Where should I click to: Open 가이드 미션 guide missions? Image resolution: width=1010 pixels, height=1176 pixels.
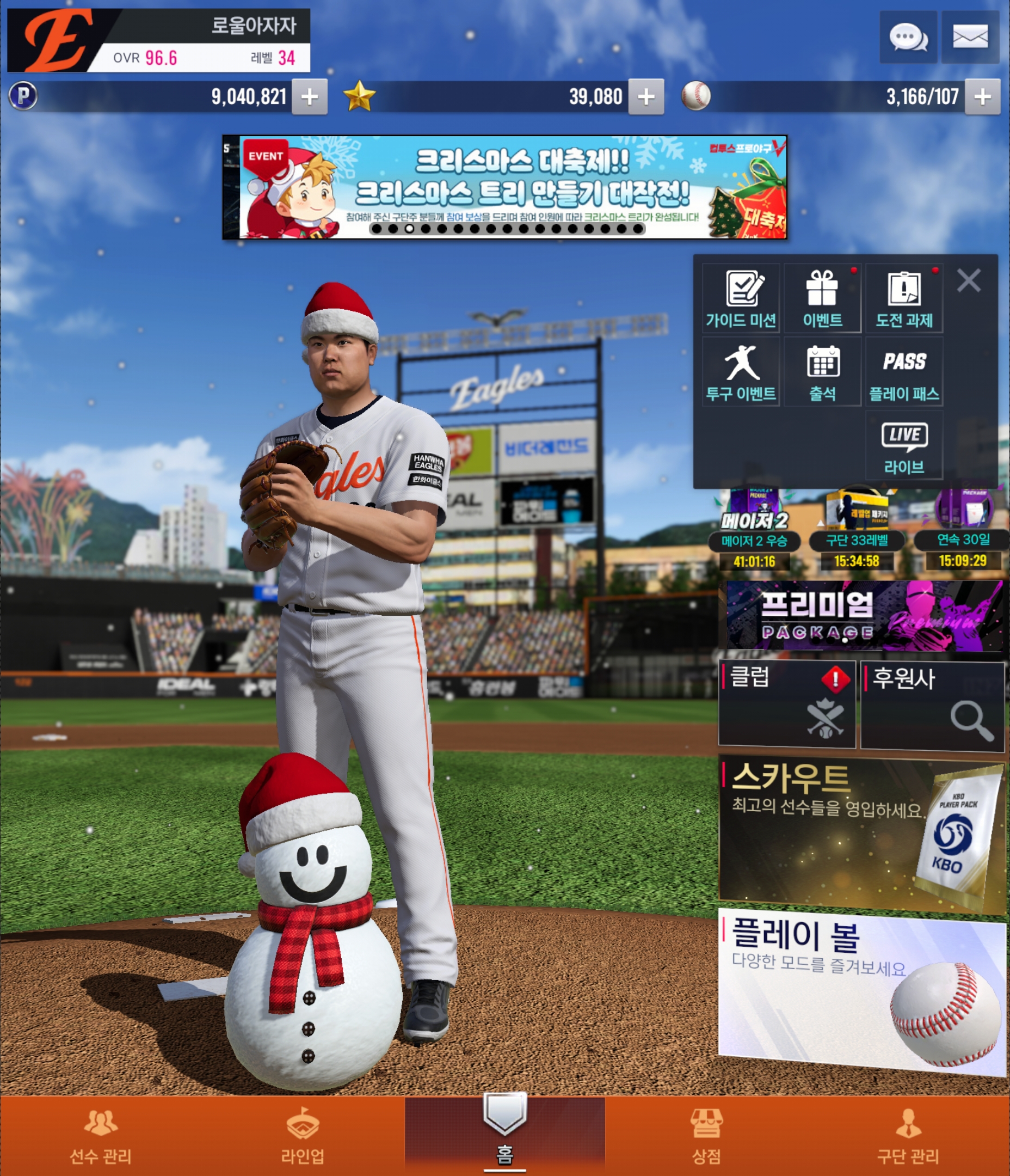741,298
